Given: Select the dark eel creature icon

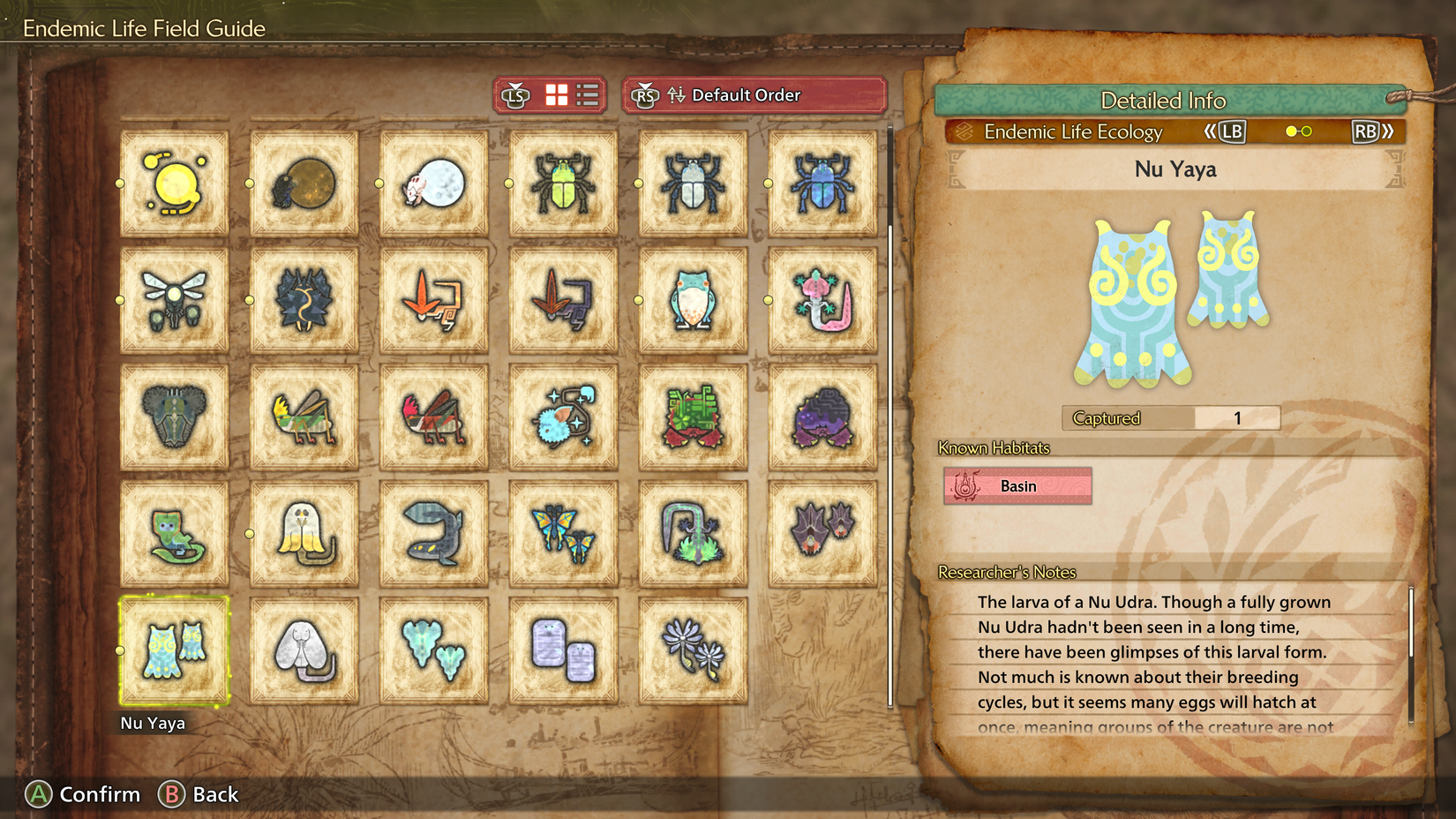Looking at the screenshot, I should tap(432, 533).
